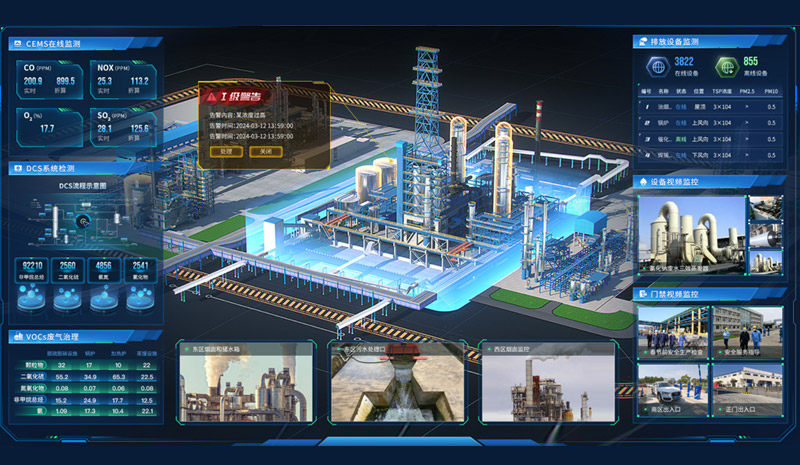Screen dimensions: 800x465
Task: Select the 西区烟囱监控 camera thumbnail
Action: [x=548, y=386]
